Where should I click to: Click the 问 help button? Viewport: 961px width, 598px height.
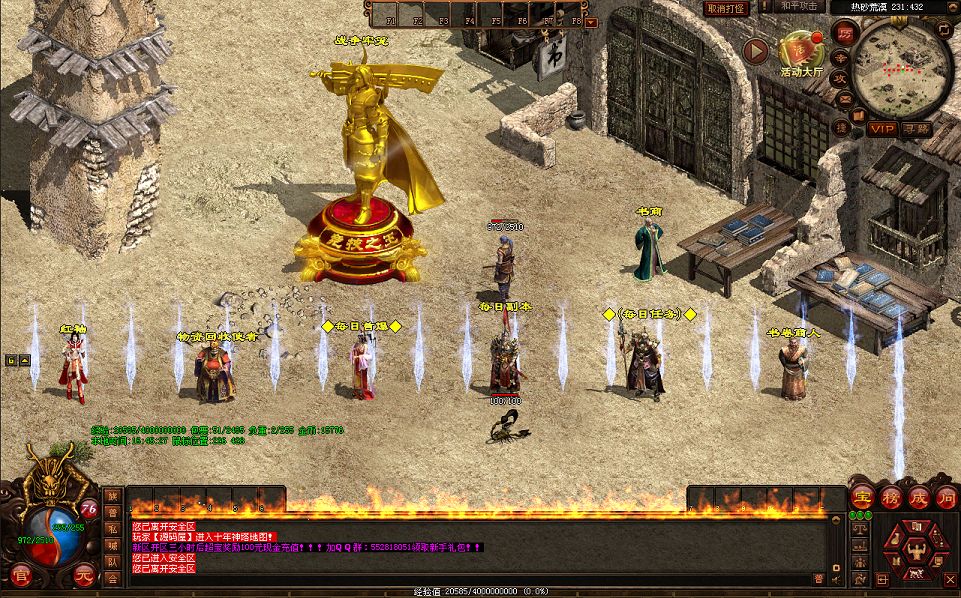point(945,497)
